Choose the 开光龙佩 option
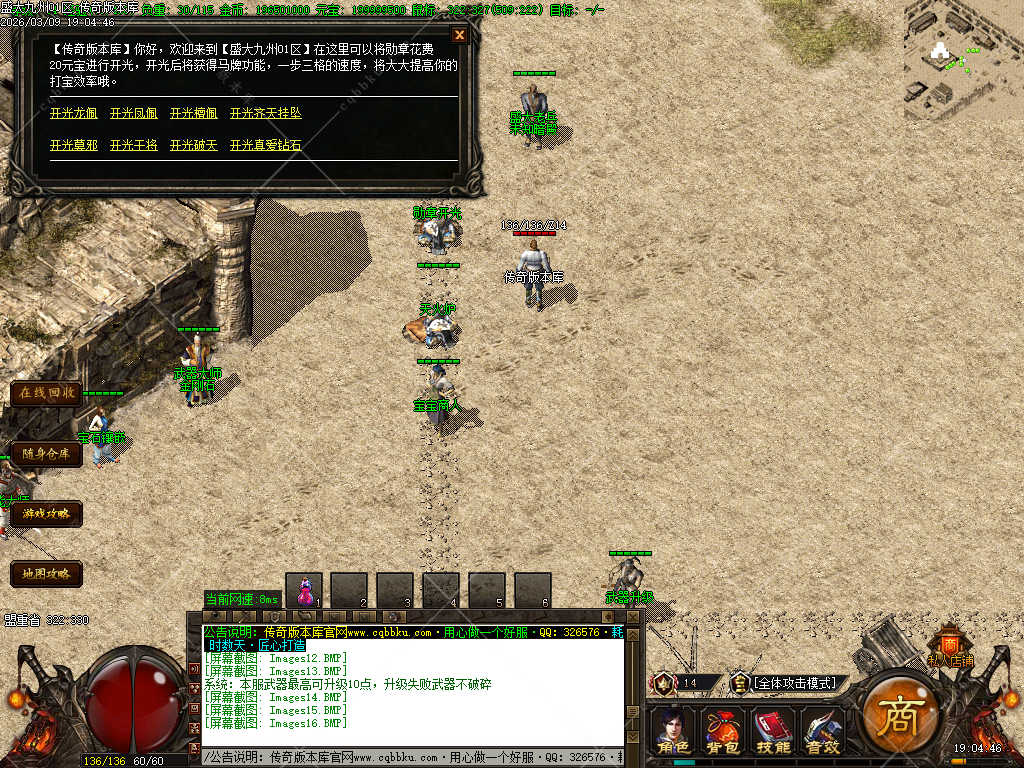This screenshot has width=1024, height=768. pos(74,114)
